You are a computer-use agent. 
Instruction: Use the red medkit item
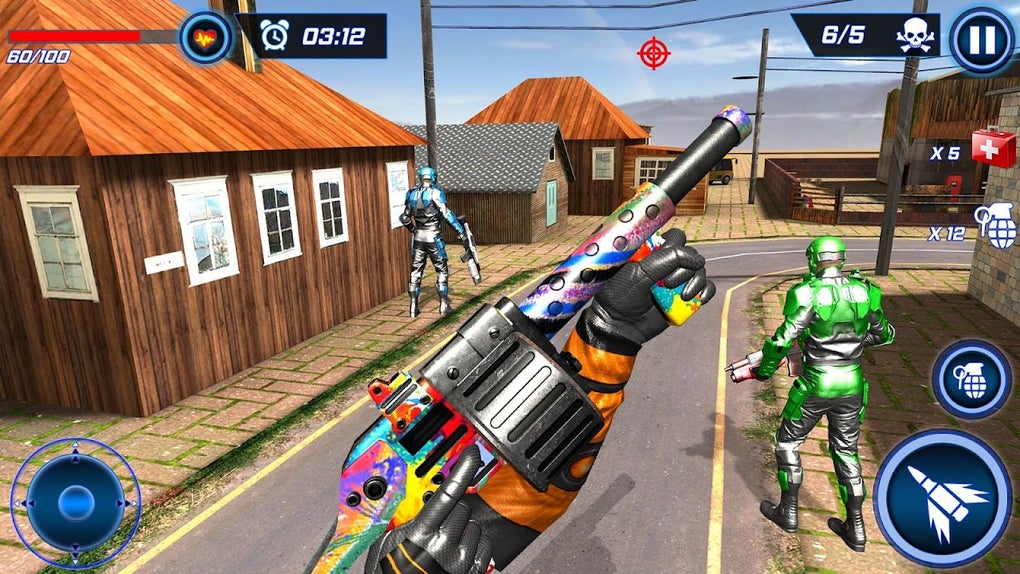click(x=993, y=147)
